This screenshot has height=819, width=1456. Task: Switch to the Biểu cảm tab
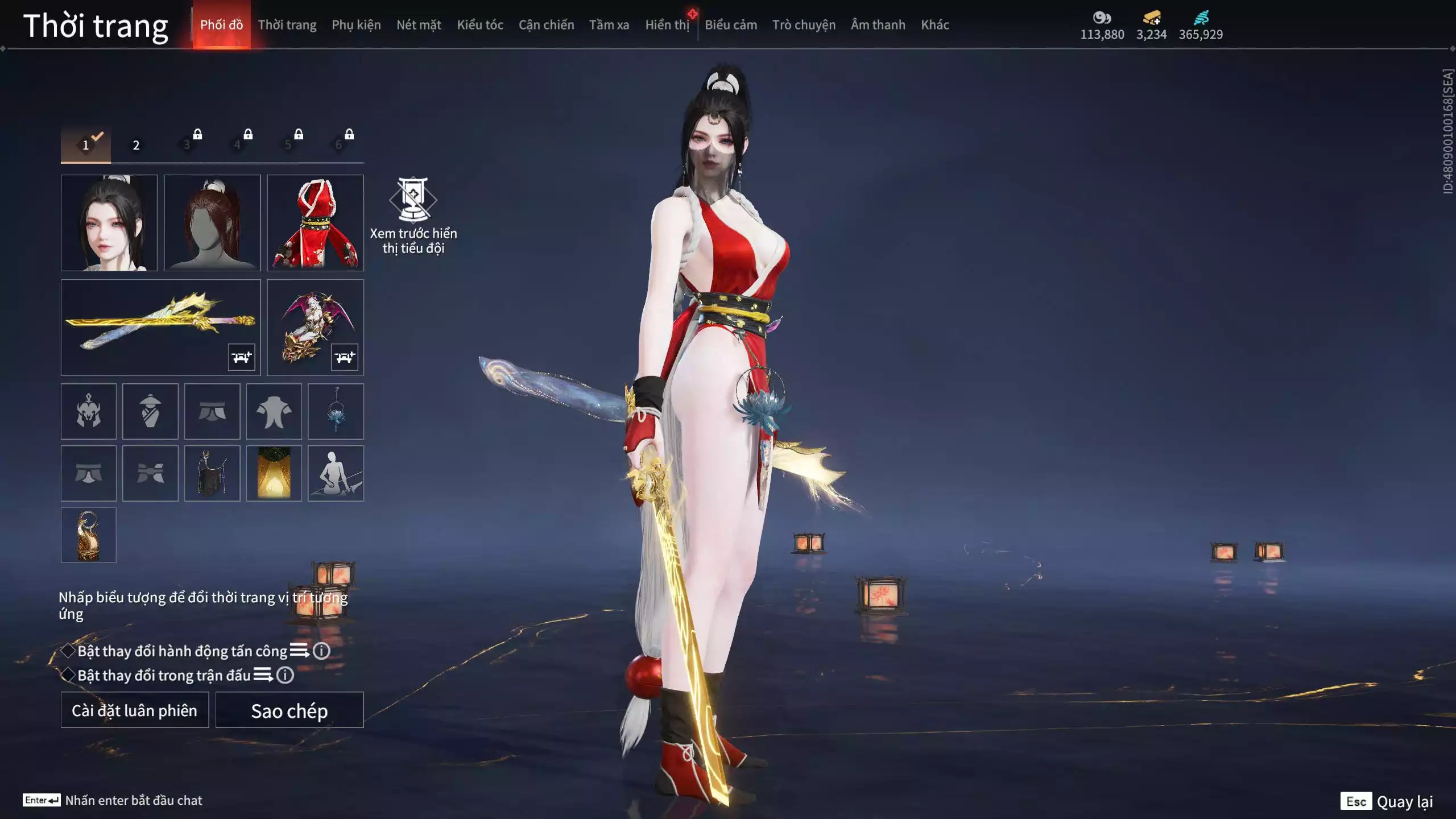point(731,25)
